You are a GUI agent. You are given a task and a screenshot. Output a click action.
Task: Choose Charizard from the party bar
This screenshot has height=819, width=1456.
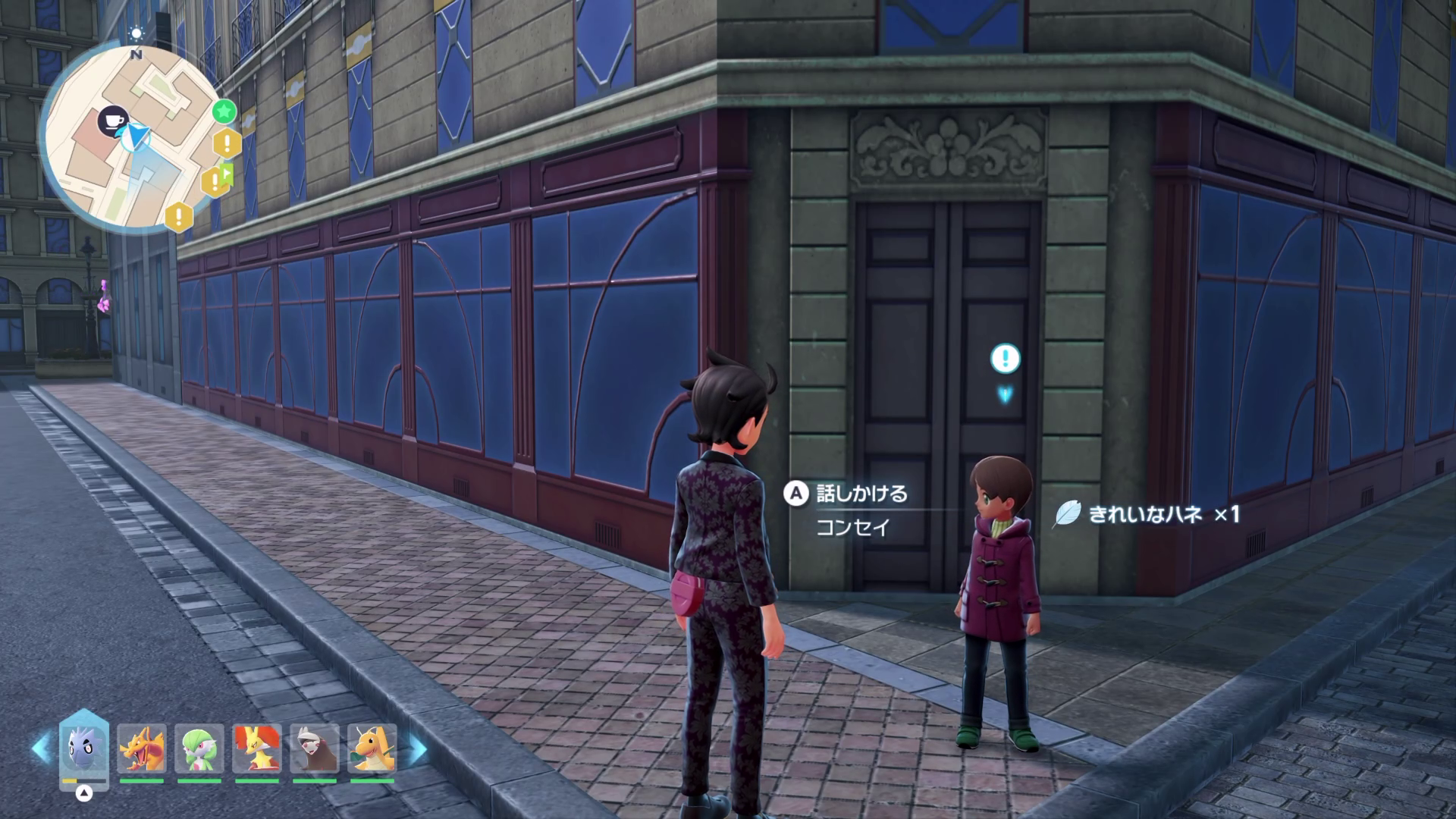[142, 748]
